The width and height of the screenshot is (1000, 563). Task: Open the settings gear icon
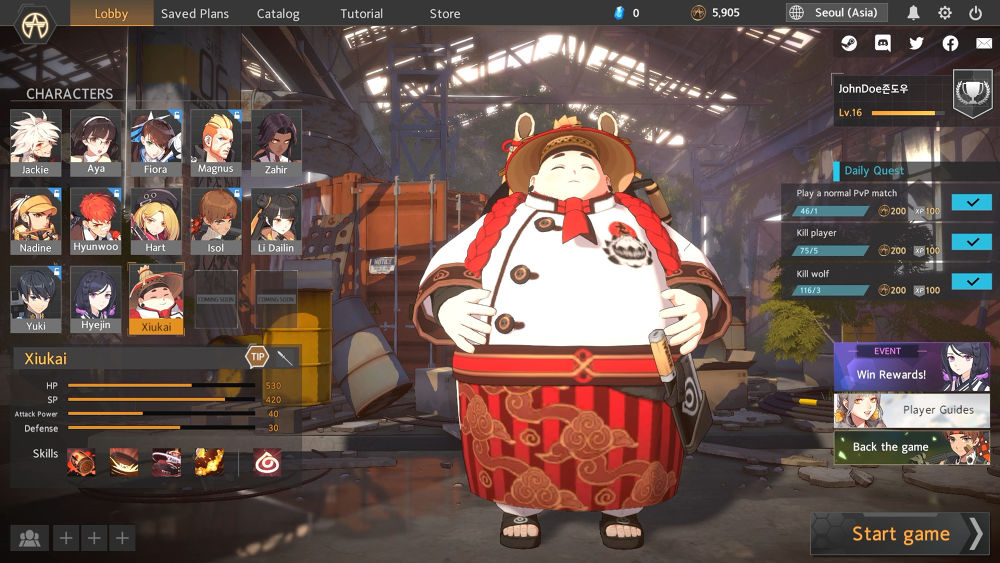(945, 13)
